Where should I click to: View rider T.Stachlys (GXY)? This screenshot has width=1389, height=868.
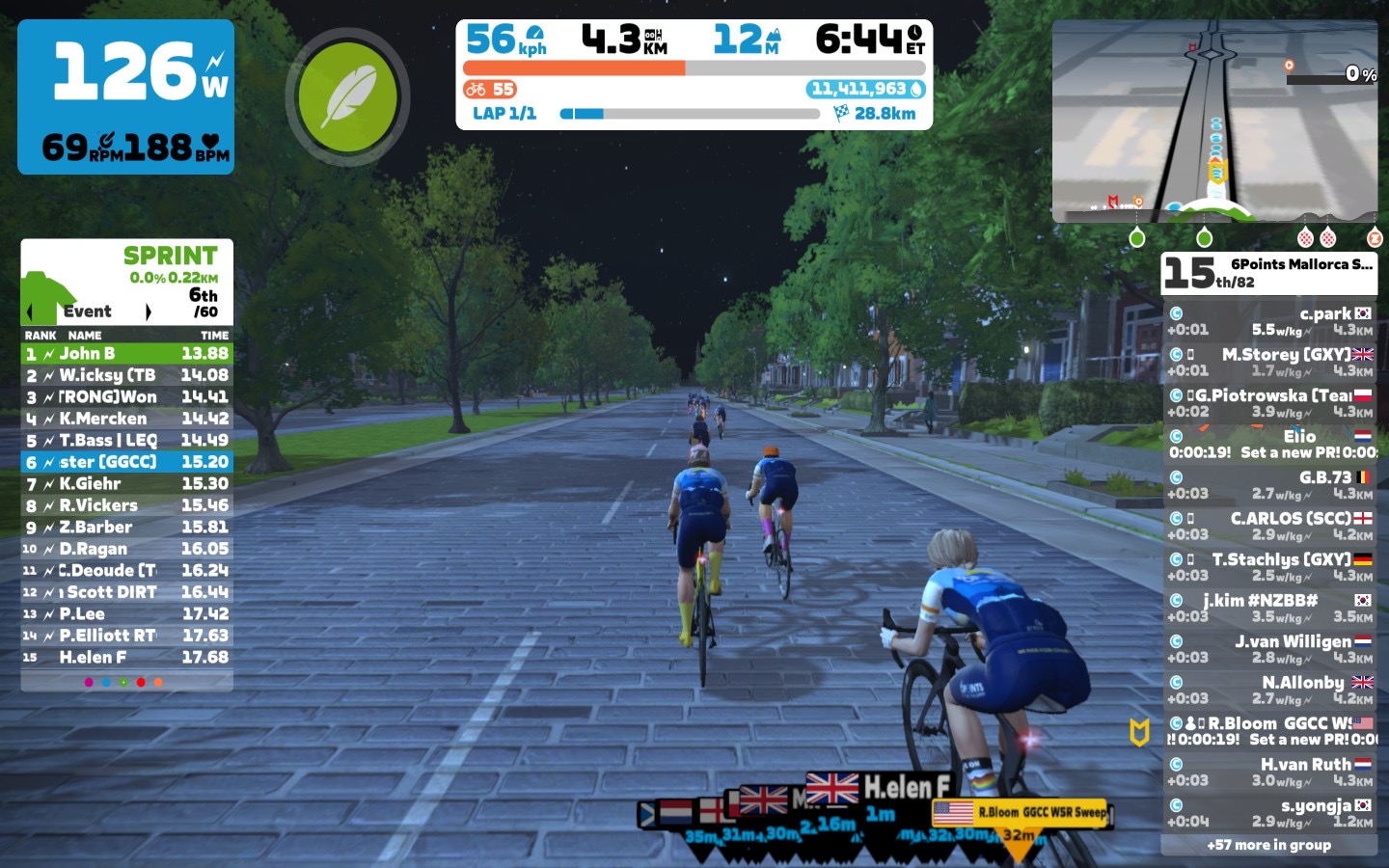pyautogui.click(x=1269, y=567)
